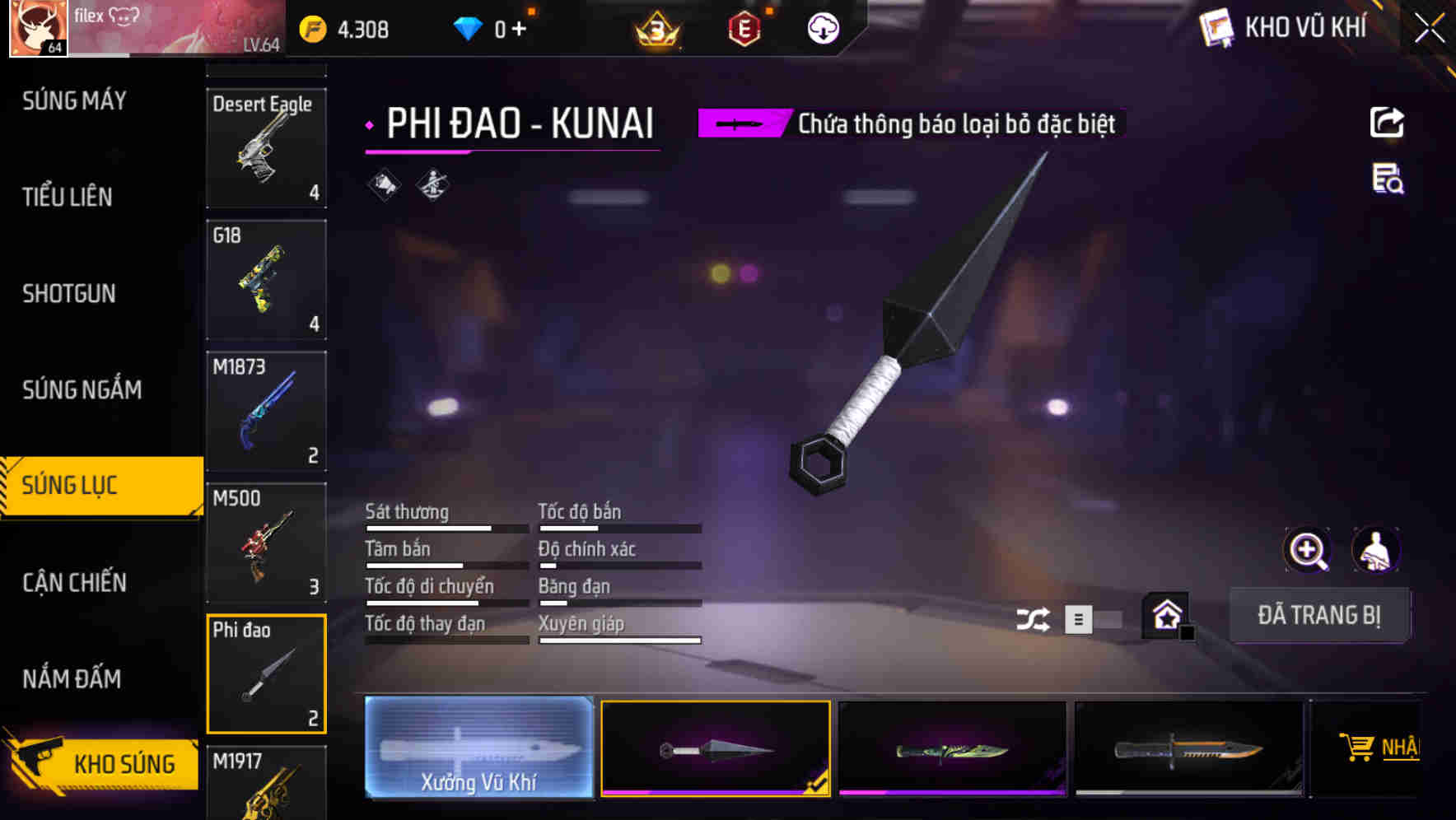Select the zoom magnifier icon for weapon preview
Viewport: 1456px width, 820px height.
point(1309,550)
